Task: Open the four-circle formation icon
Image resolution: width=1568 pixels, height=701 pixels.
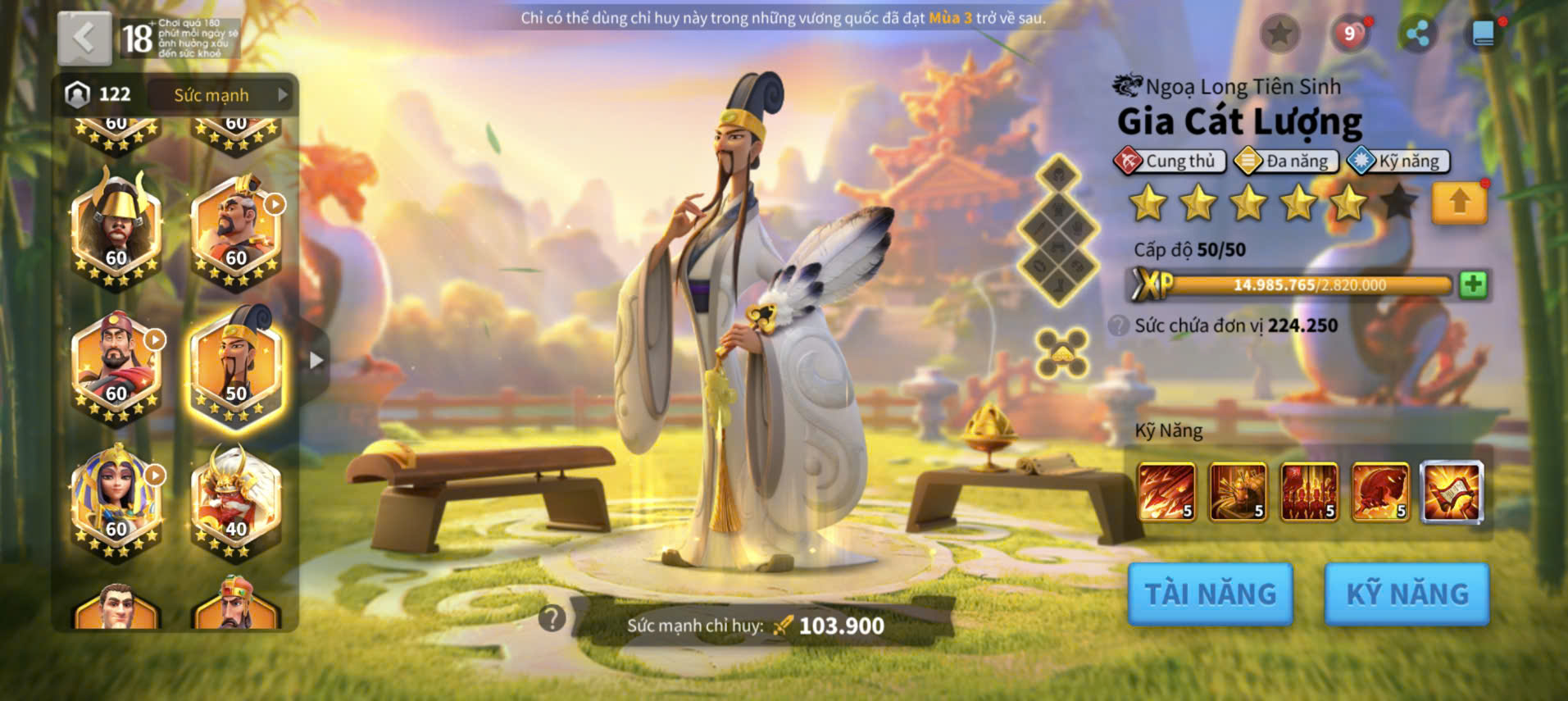Action: [x=1061, y=353]
